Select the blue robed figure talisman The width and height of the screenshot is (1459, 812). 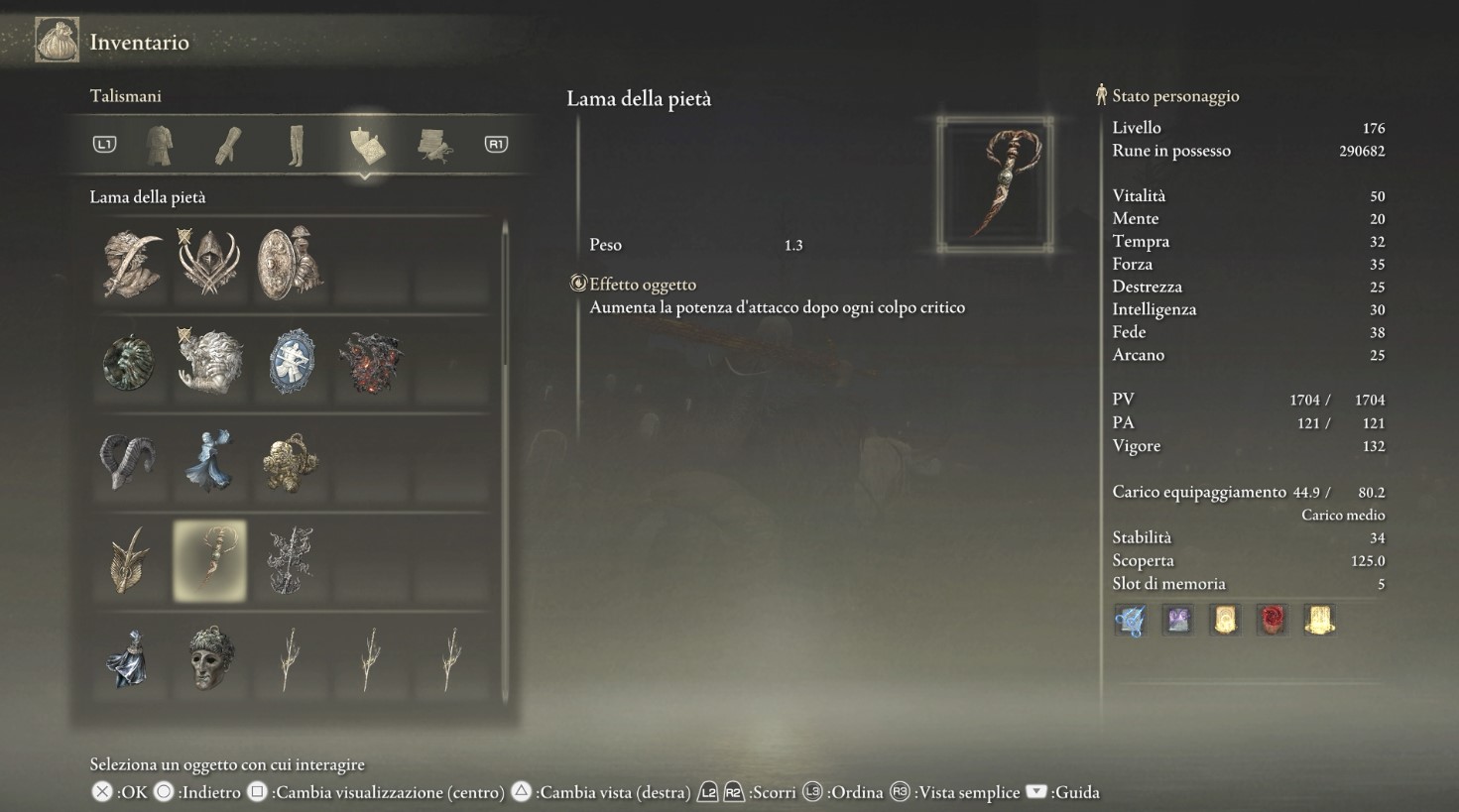(x=129, y=659)
